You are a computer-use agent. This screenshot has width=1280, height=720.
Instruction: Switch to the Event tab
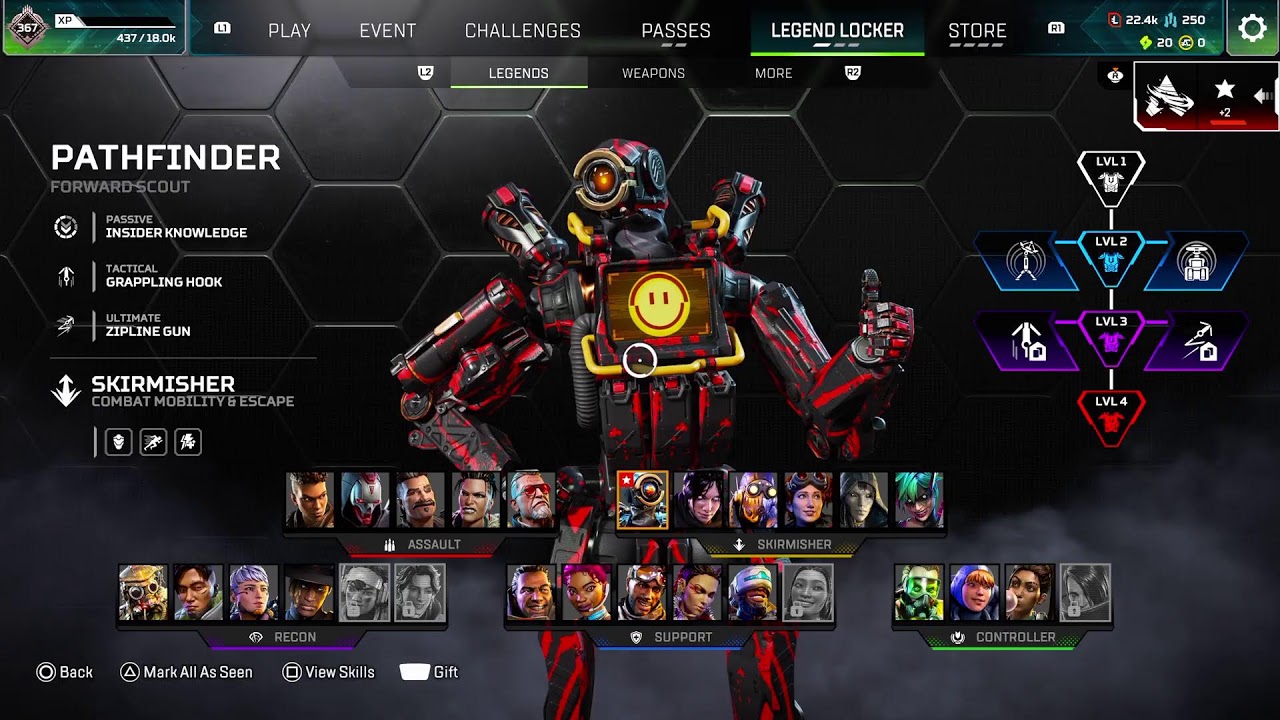click(387, 30)
